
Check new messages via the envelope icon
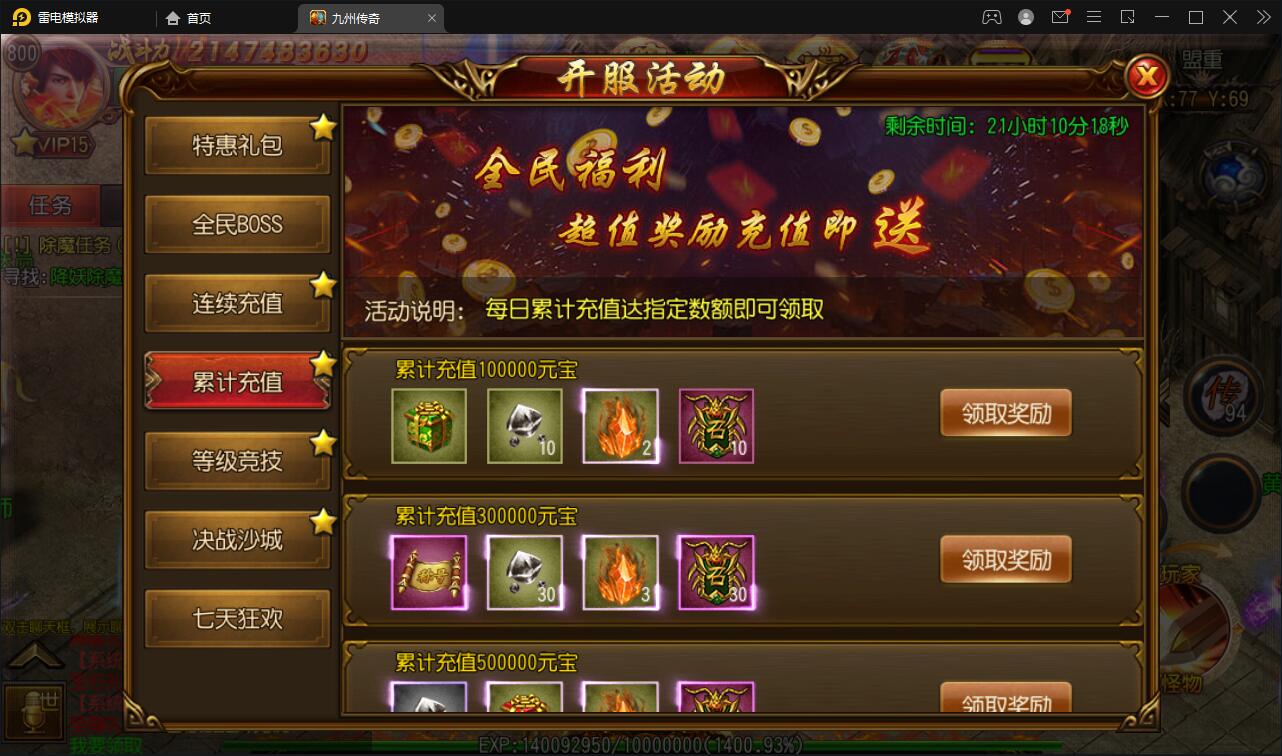(1060, 17)
